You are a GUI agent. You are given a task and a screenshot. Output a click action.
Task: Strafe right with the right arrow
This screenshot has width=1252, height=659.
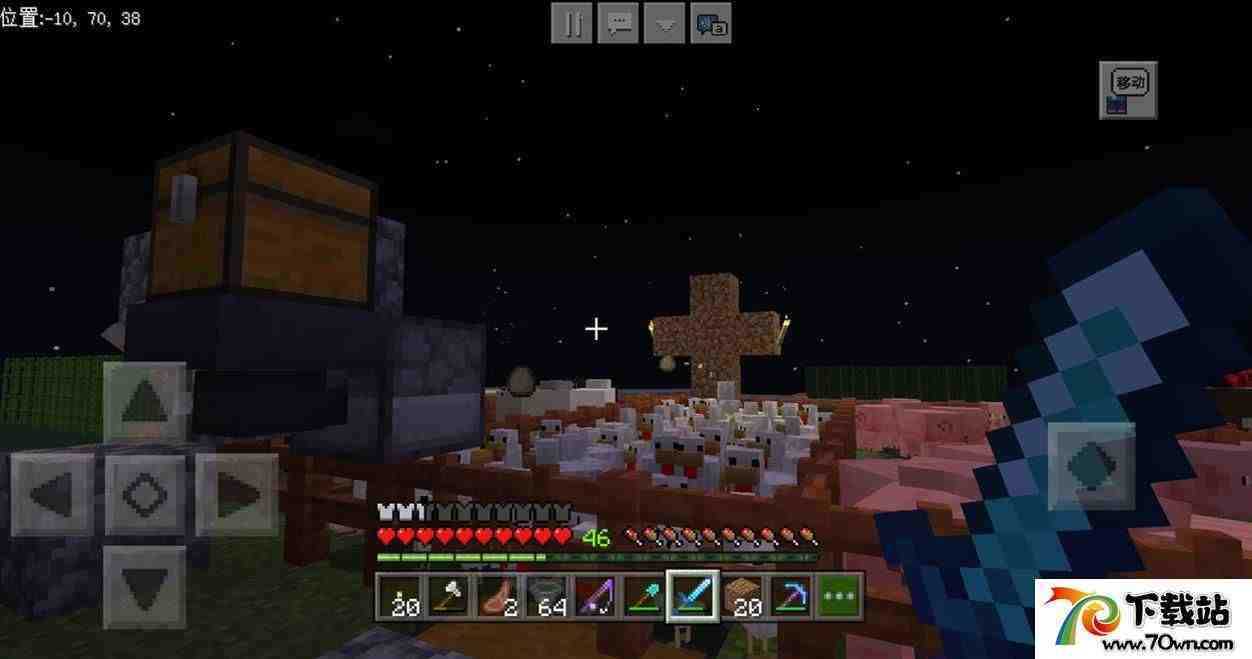coord(237,494)
